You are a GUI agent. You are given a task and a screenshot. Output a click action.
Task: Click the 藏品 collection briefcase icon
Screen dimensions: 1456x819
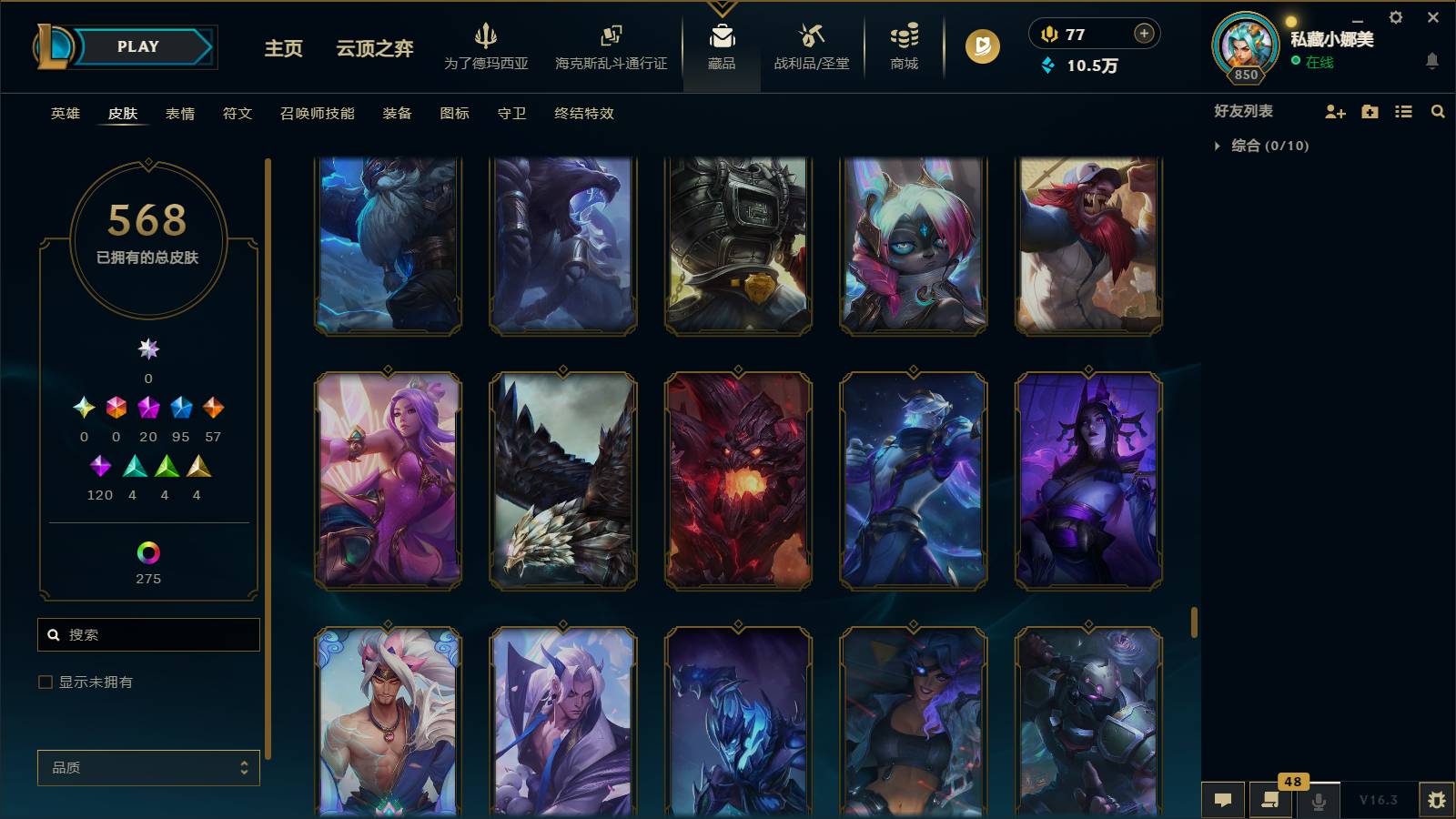pos(722,41)
